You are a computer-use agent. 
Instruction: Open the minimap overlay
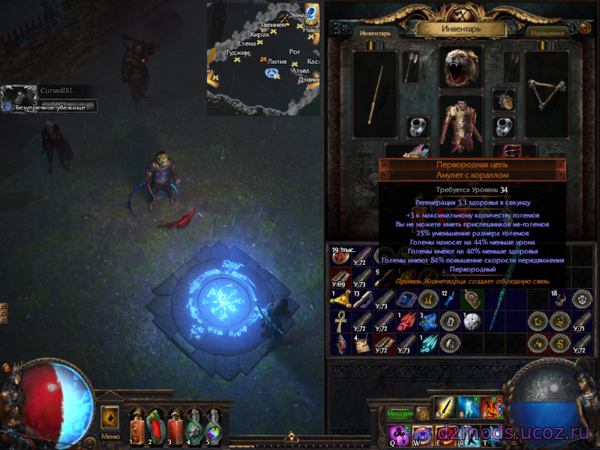click(x=264, y=57)
